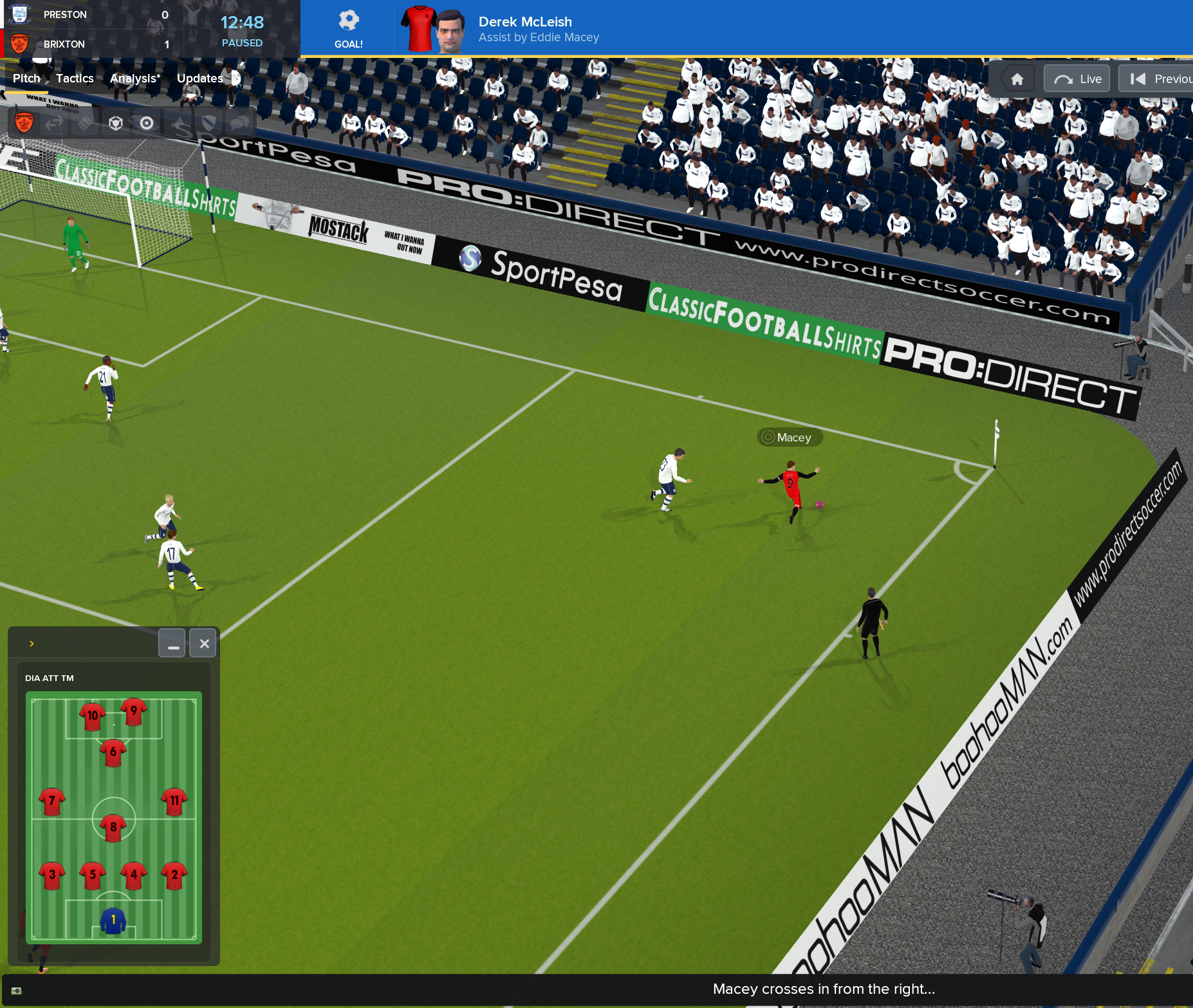Choose the number 8 shirt in formation
This screenshot has width=1193, height=1008.
pos(113,827)
